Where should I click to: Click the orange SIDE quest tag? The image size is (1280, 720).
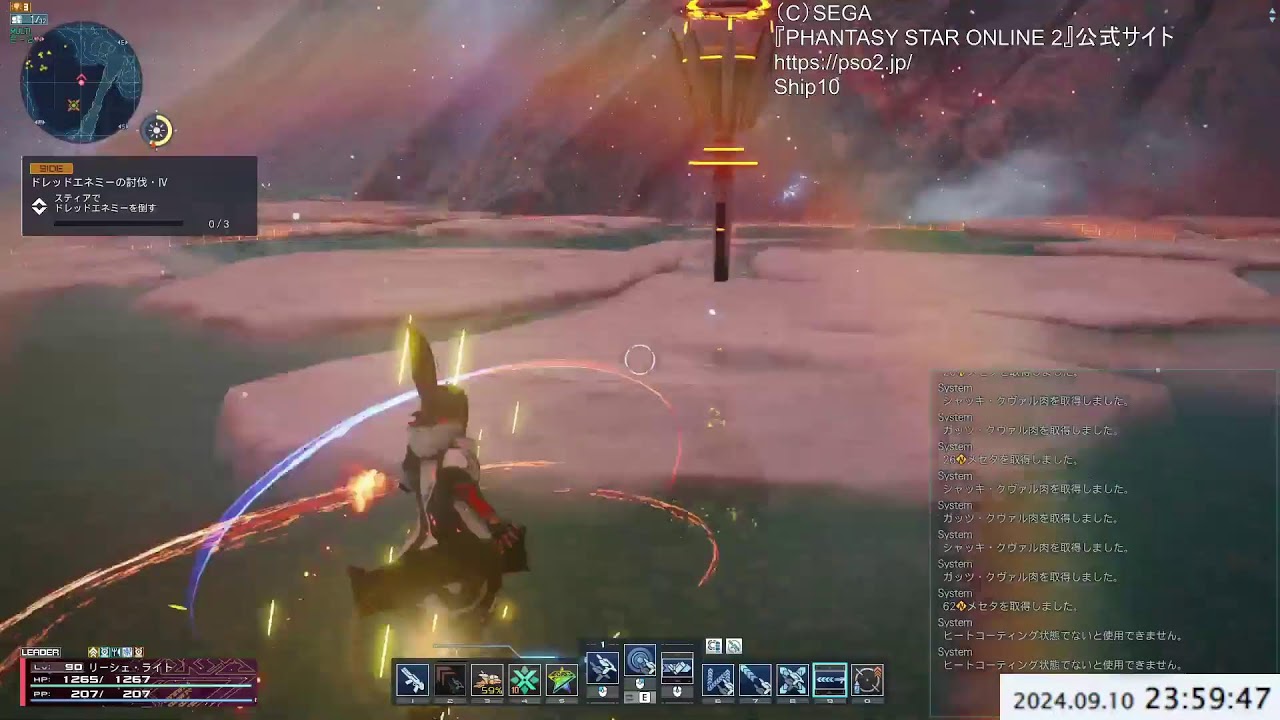click(x=52, y=169)
